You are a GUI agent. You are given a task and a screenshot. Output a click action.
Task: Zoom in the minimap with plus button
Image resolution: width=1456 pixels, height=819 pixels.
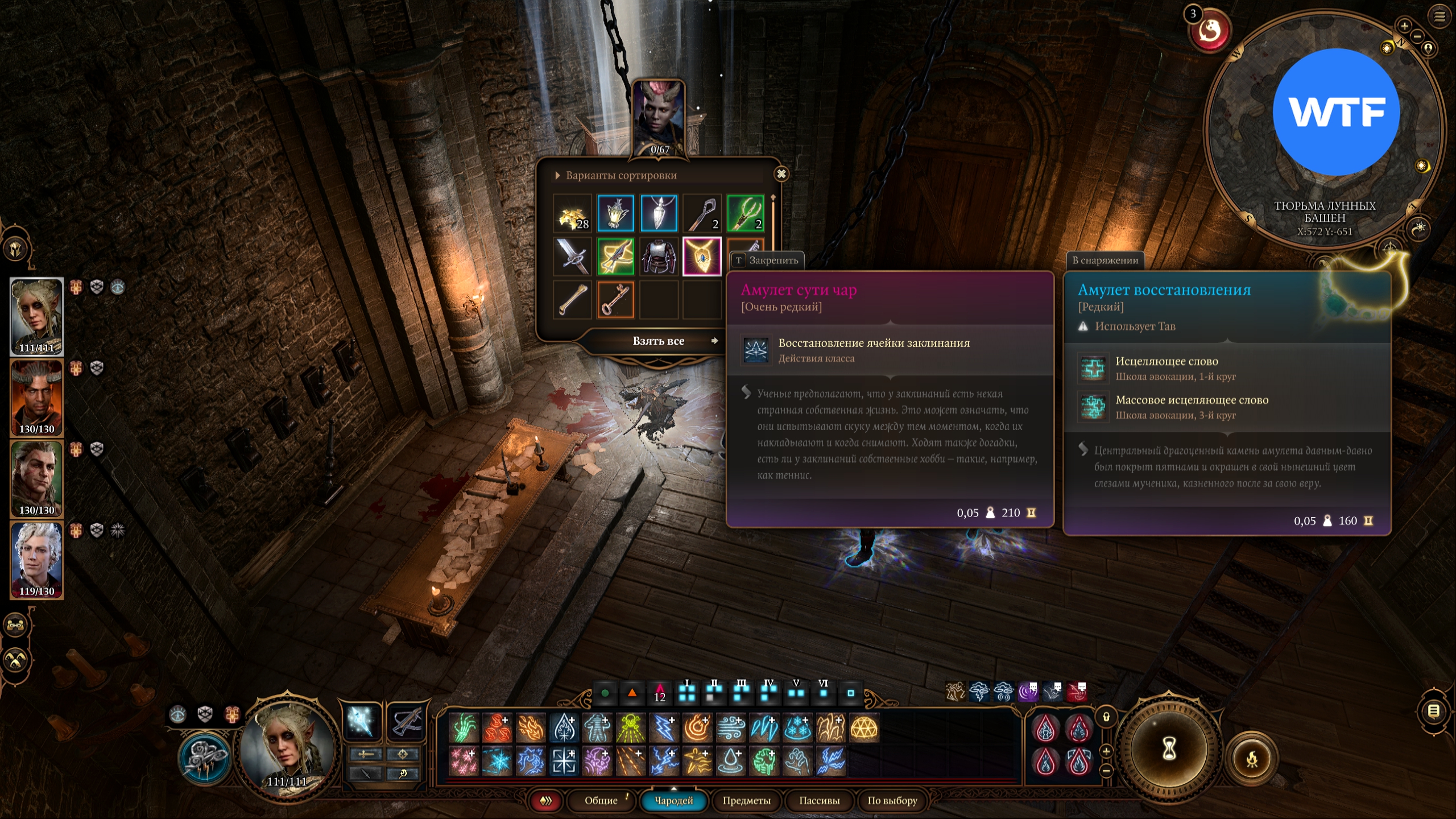click(x=1404, y=26)
